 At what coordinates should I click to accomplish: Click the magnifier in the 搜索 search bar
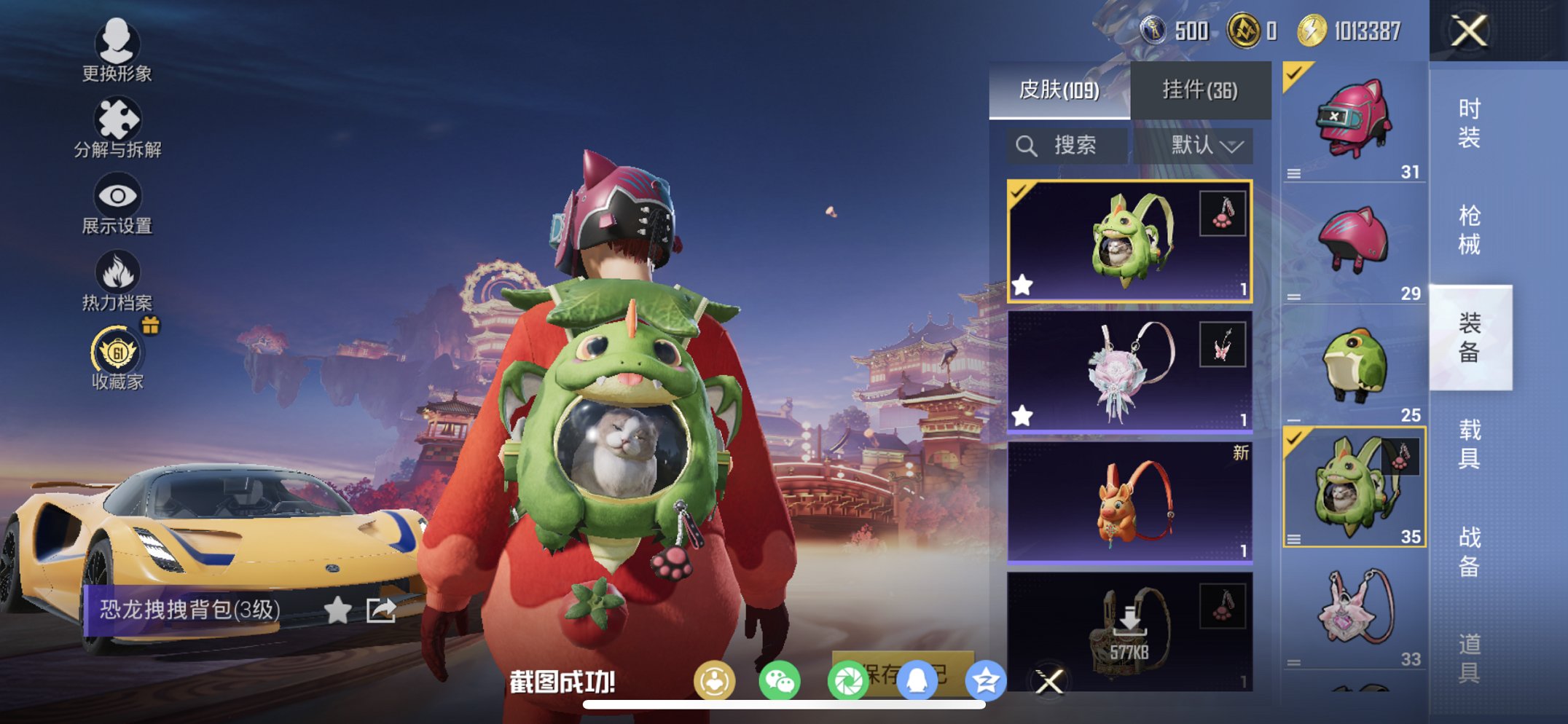coord(1027,144)
